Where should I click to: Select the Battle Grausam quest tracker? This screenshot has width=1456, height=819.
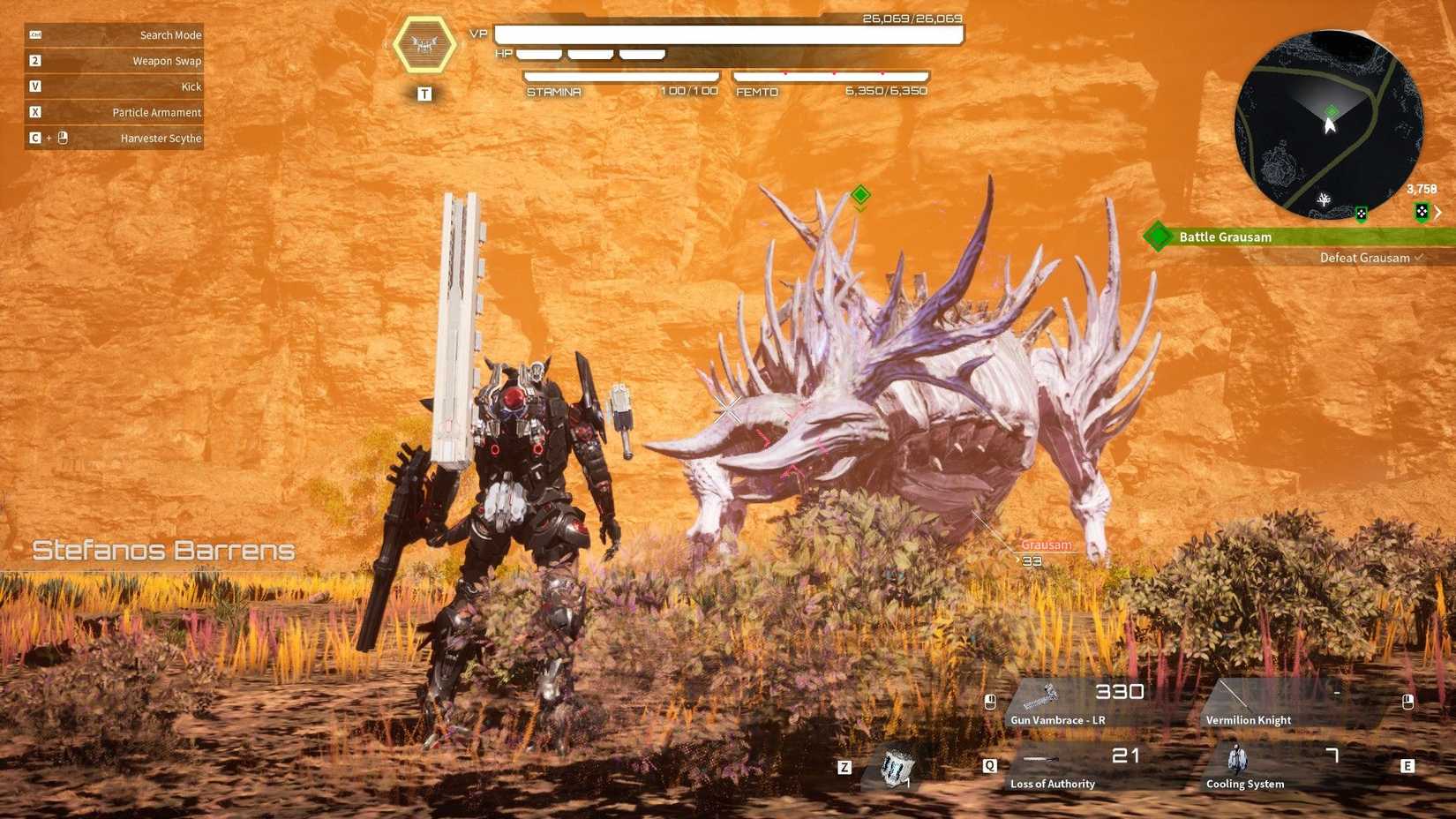click(1297, 237)
